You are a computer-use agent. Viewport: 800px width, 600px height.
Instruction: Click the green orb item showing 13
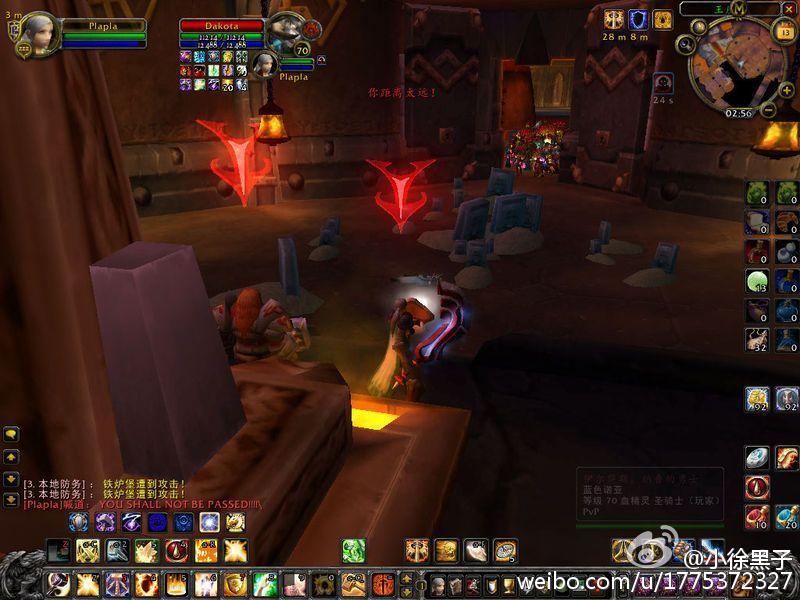759,281
